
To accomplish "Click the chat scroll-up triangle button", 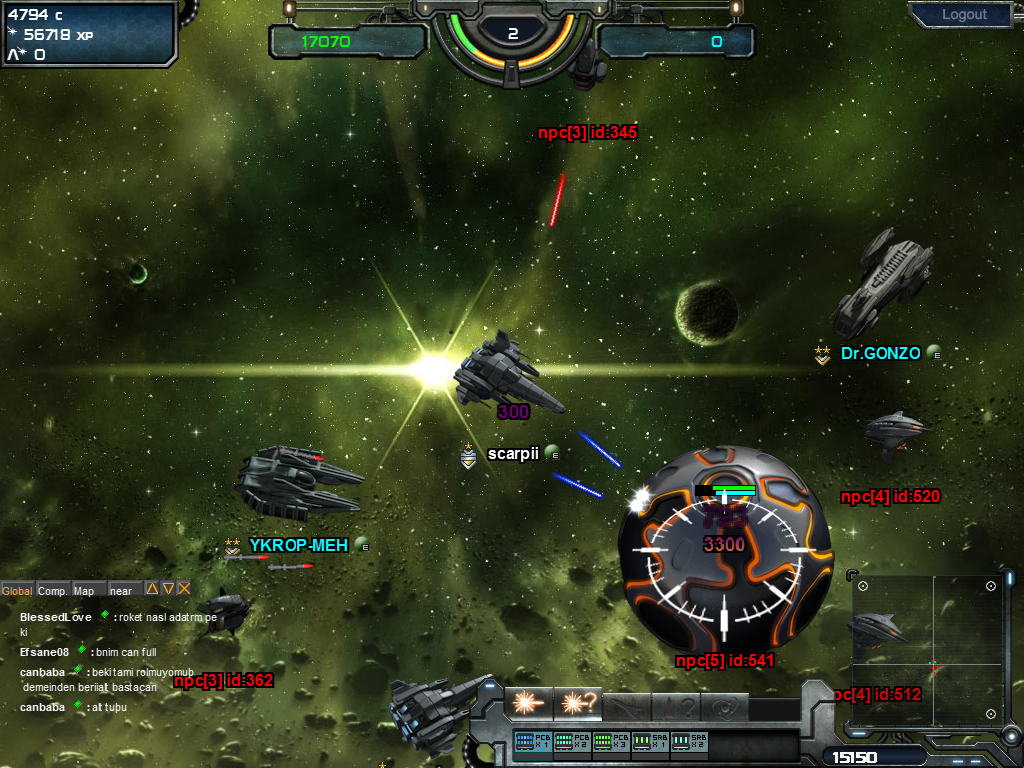I will coord(152,589).
